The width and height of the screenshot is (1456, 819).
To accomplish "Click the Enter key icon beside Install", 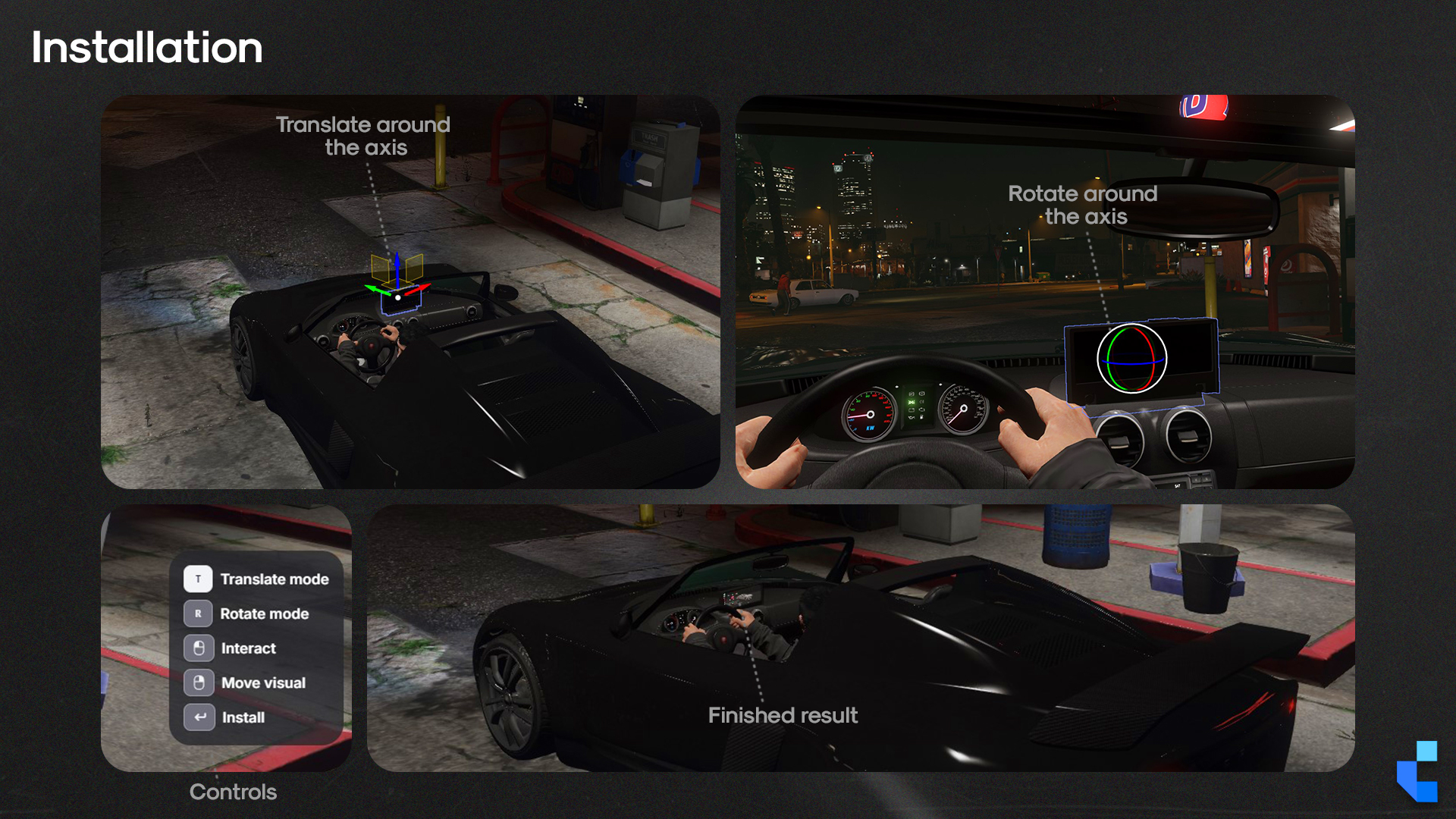I will pos(199,717).
